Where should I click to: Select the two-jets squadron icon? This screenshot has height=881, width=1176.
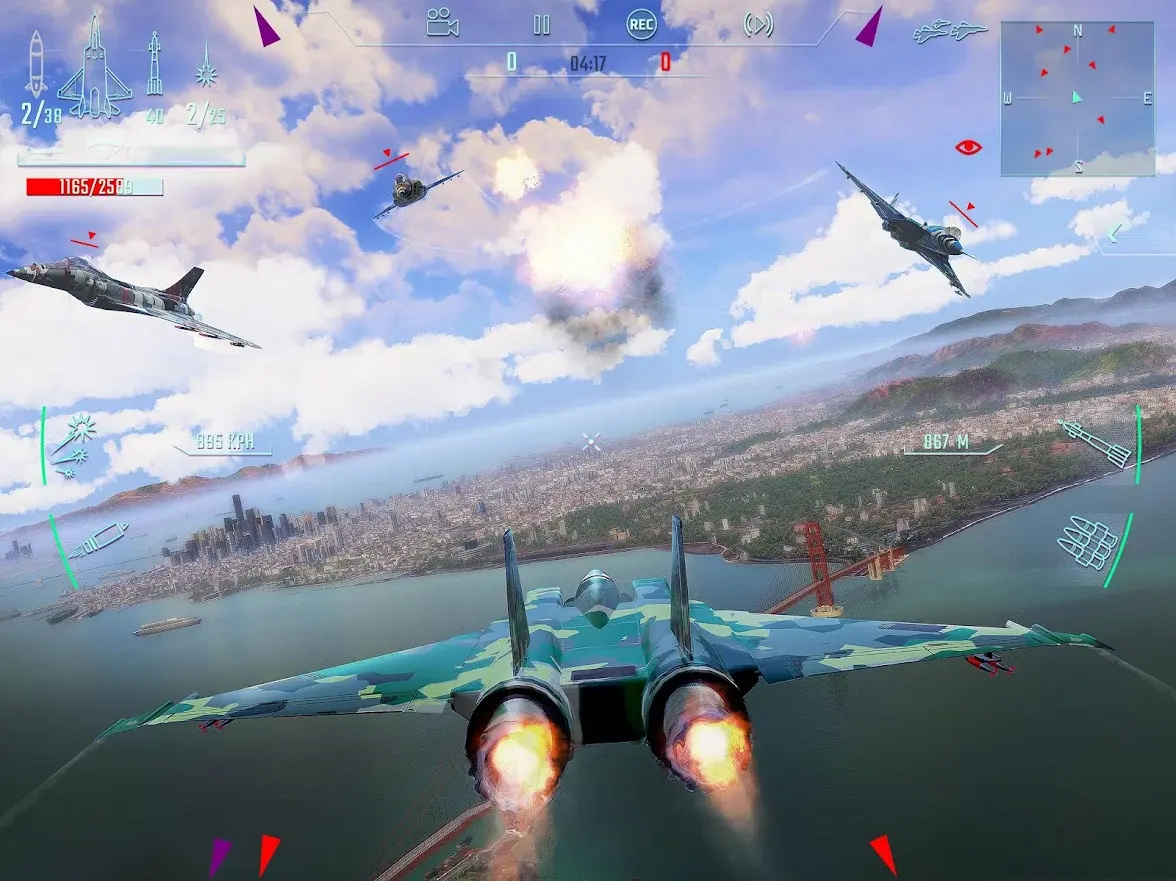coord(949,32)
